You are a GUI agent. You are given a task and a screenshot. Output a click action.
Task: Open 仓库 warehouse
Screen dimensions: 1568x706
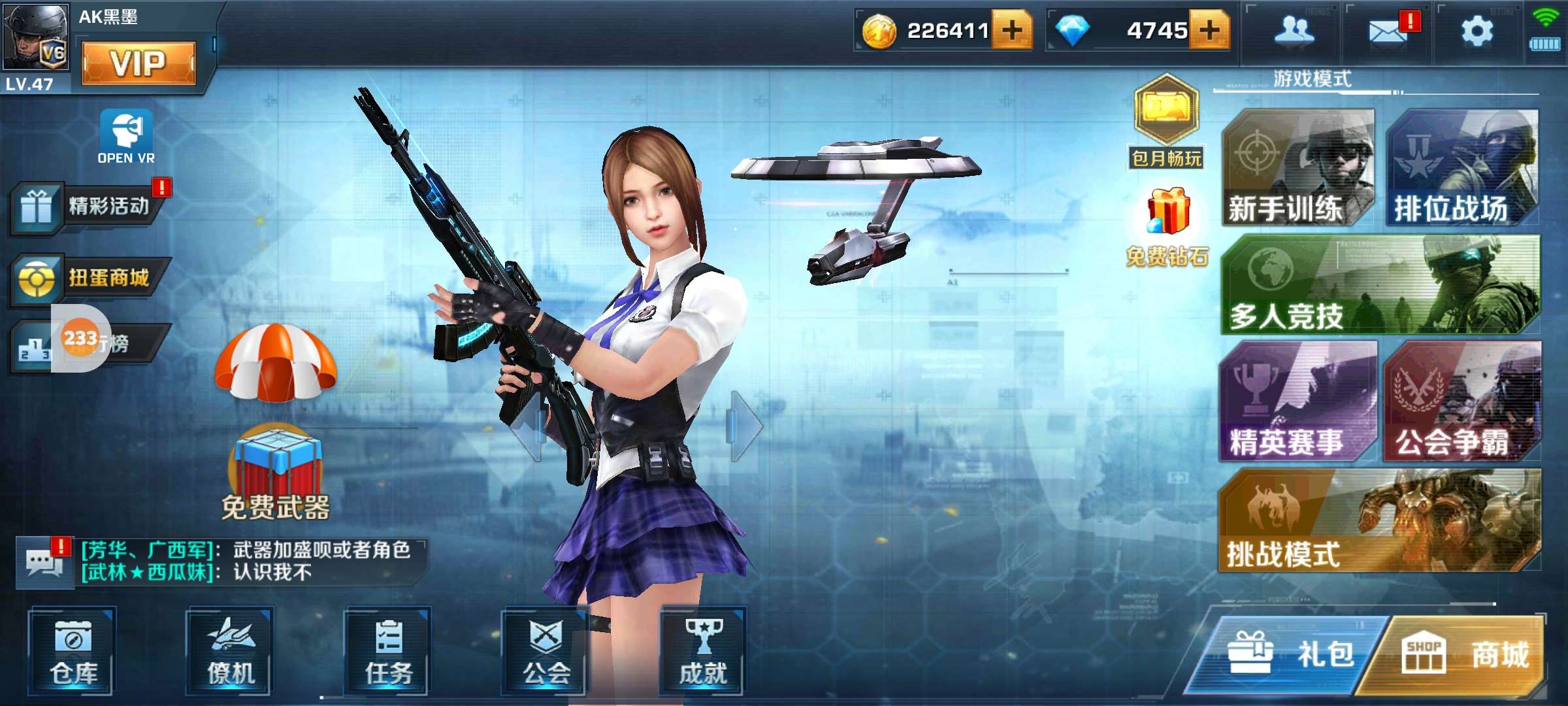pyautogui.click(x=73, y=652)
